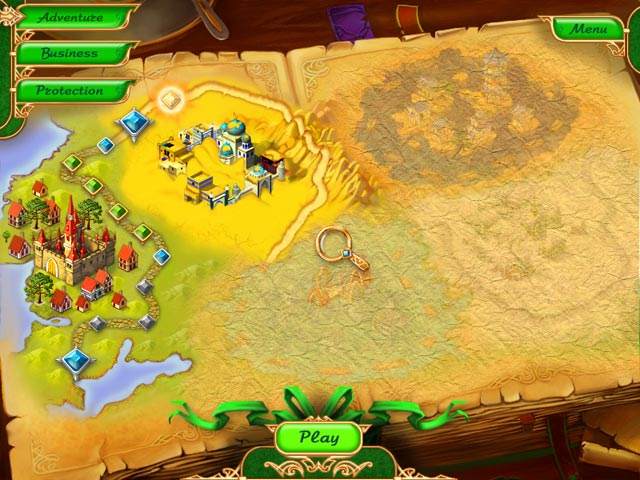Open the Menu
640x480 pixels.
click(x=588, y=29)
